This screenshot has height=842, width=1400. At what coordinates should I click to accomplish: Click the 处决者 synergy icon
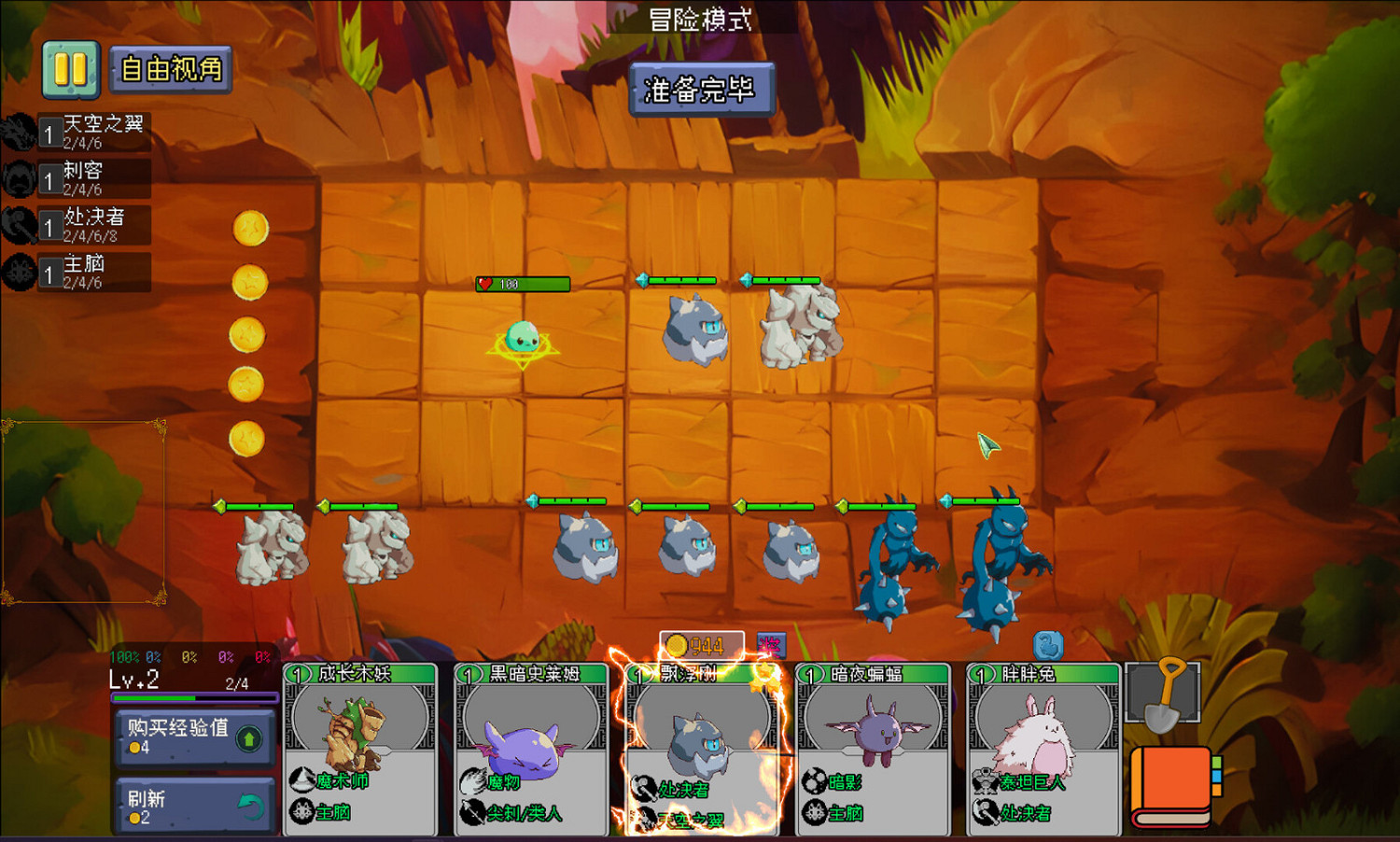21,224
